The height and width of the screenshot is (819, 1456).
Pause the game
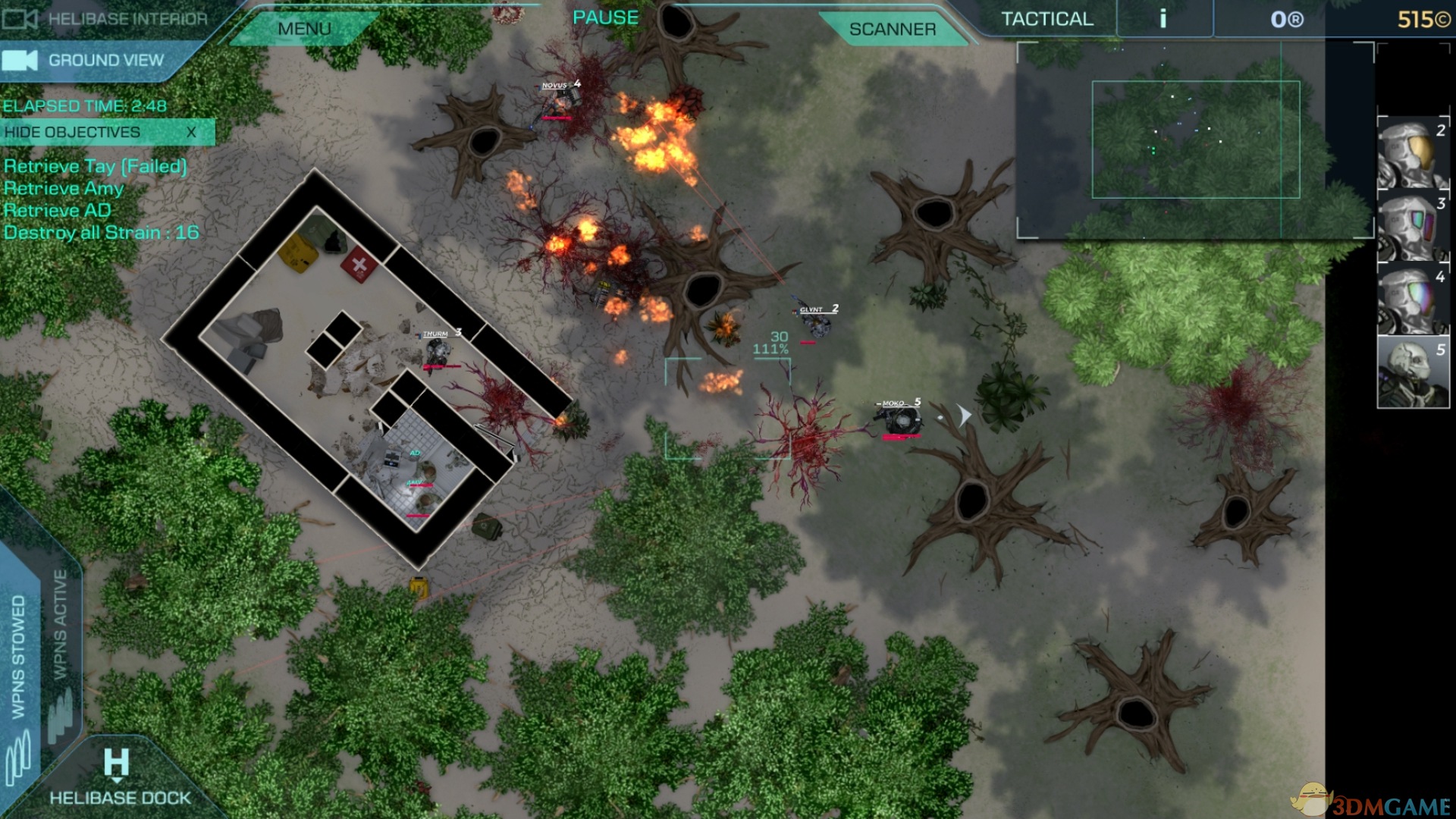pos(605,17)
